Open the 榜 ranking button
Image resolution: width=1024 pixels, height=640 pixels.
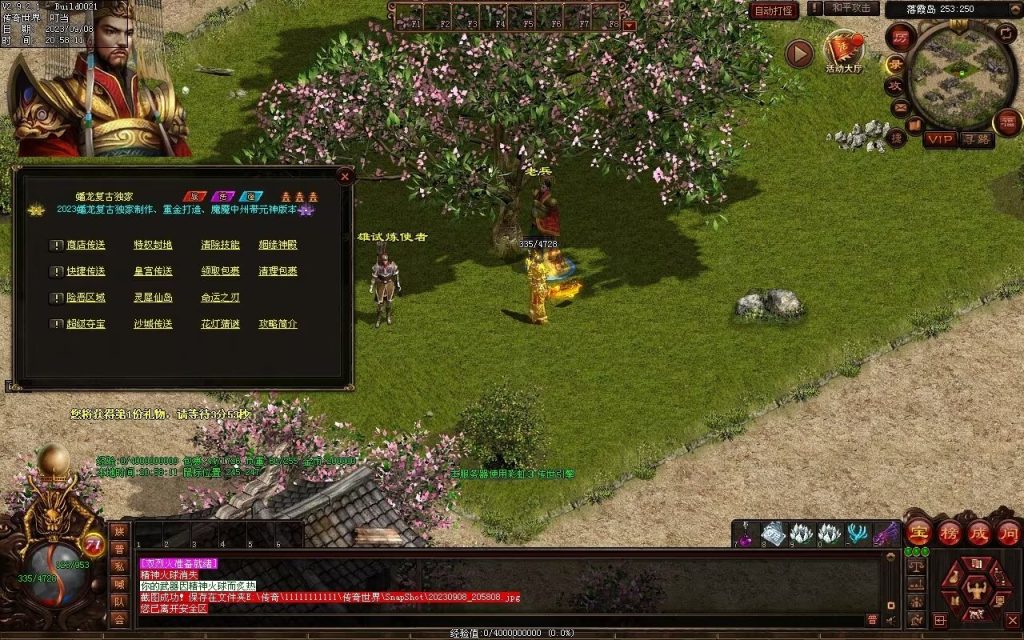point(949,531)
